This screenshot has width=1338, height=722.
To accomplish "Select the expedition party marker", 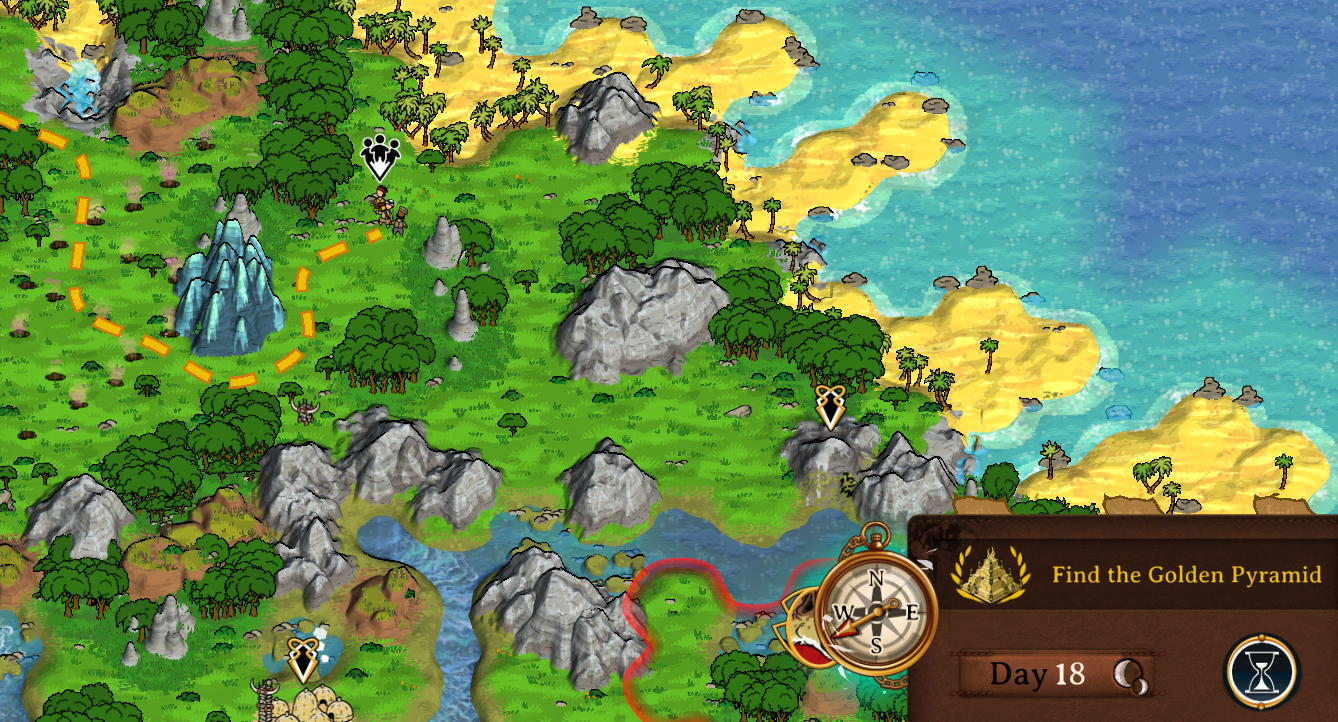I will click(x=379, y=157).
